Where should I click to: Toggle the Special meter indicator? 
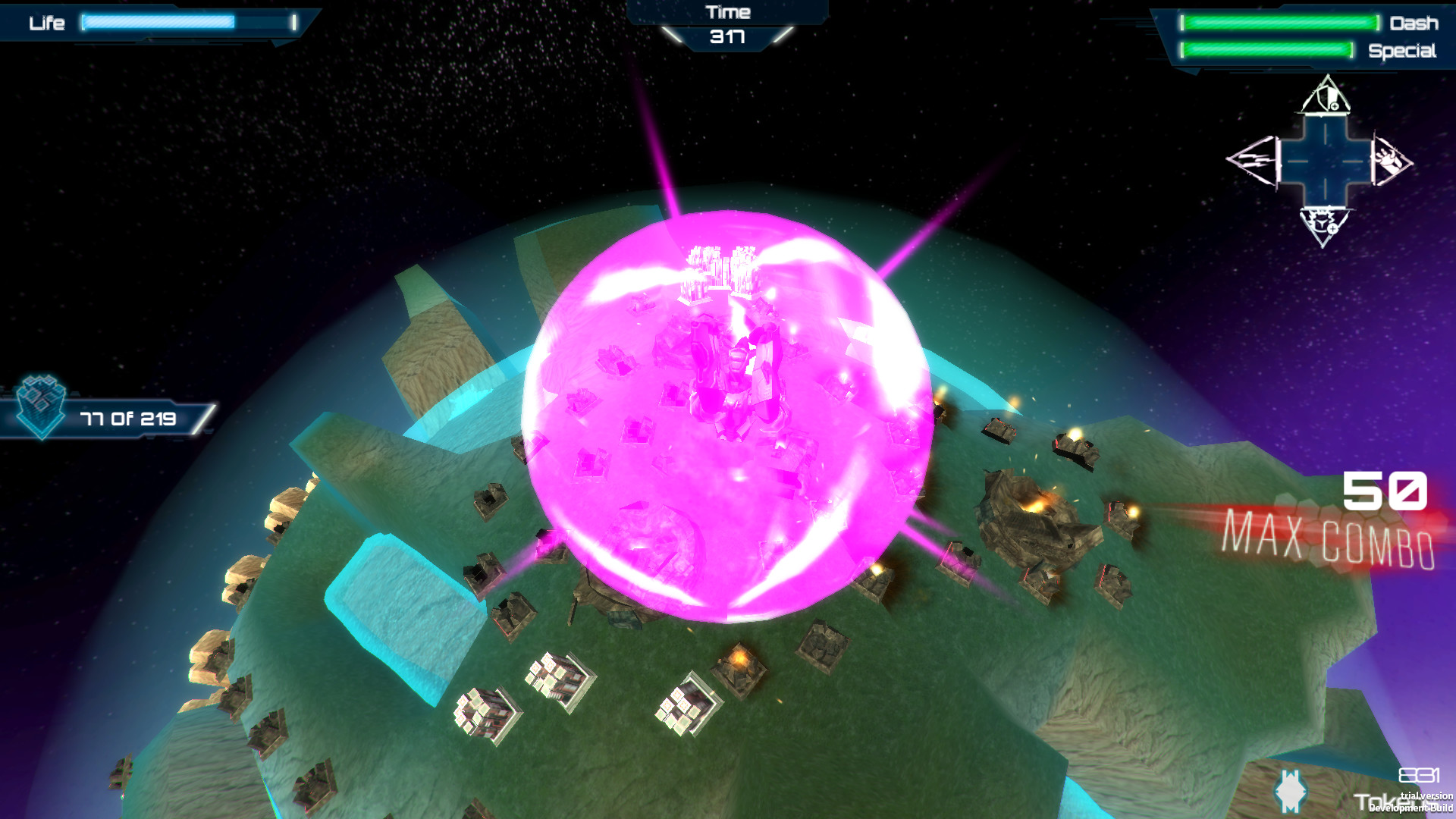[1266, 51]
